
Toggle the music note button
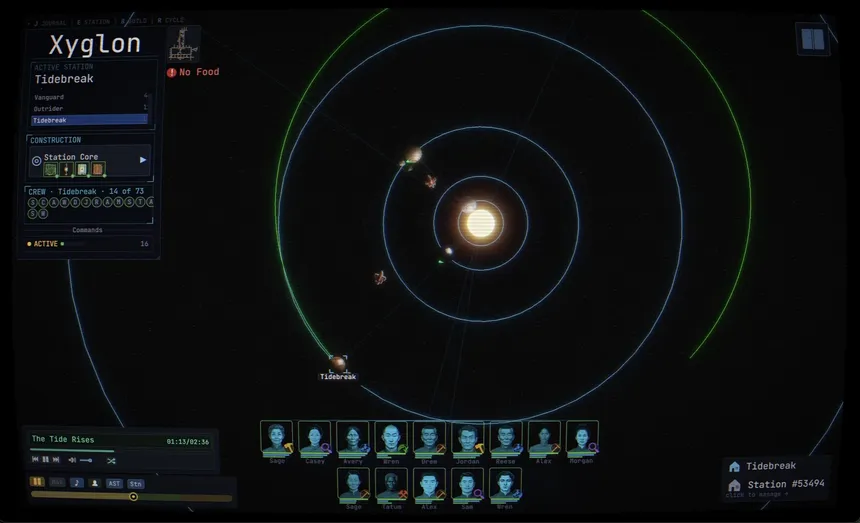[76, 482]
